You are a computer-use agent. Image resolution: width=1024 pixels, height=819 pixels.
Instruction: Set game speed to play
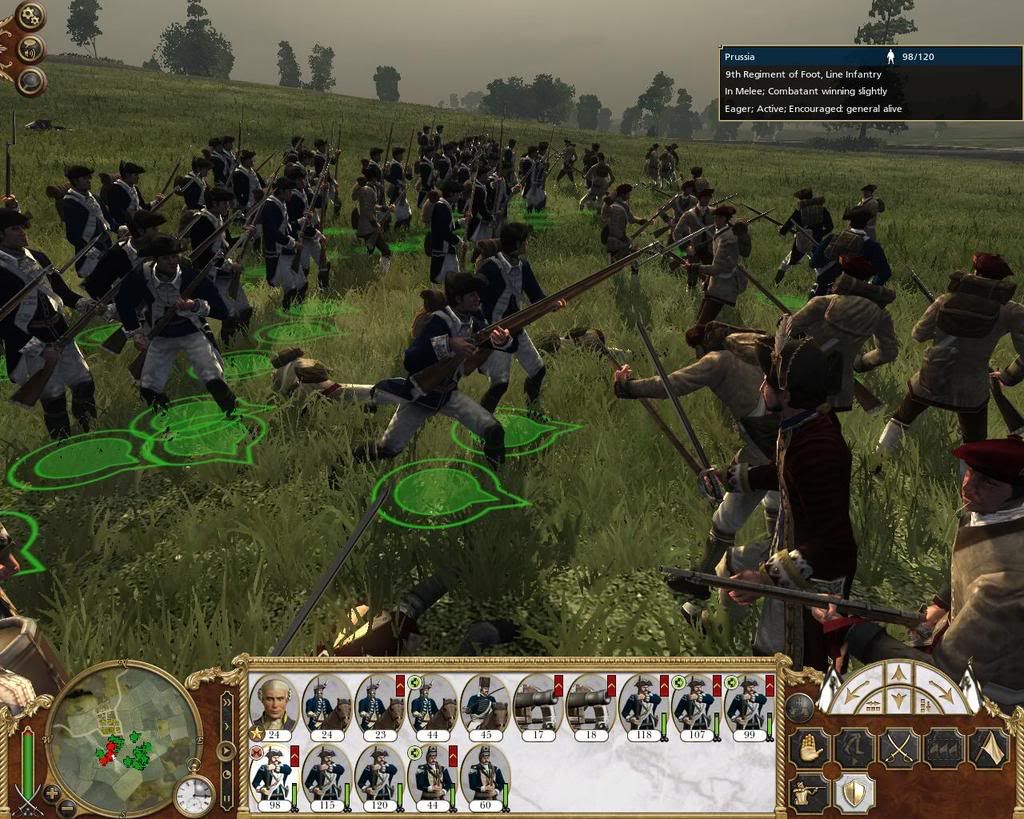(x=227, y=750)
